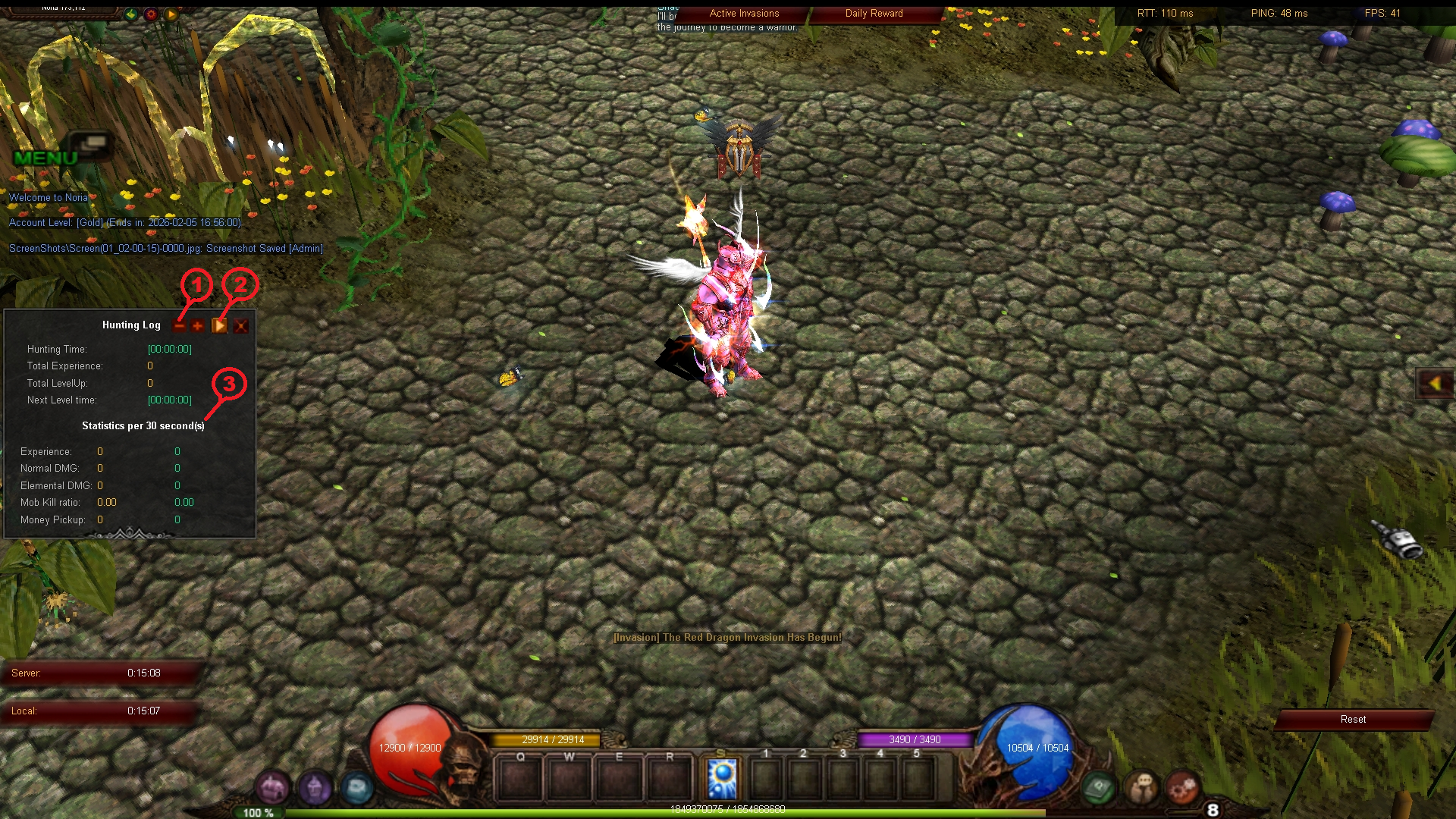Select the minus icon on the Hunting Log
Screen dimensions: 1456x819
coord(180,325)
